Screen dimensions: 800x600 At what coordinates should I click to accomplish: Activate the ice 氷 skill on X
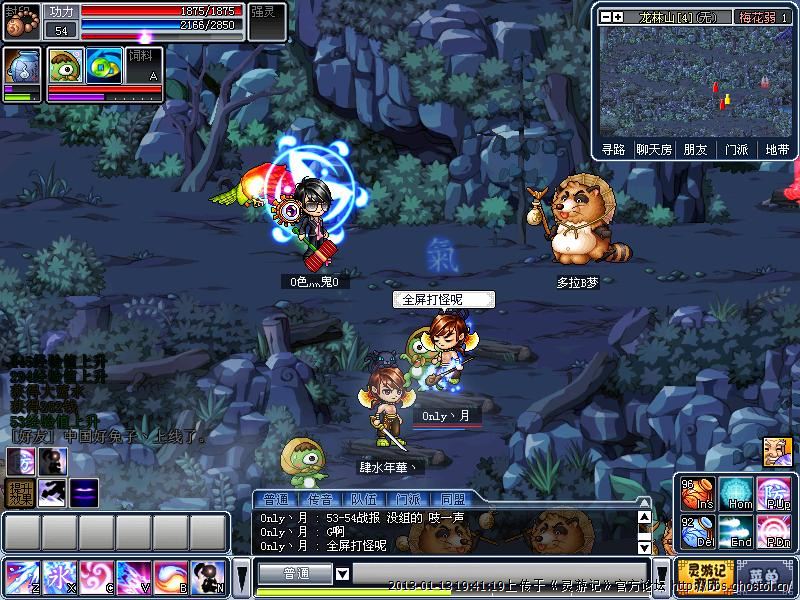coord(60,577)
